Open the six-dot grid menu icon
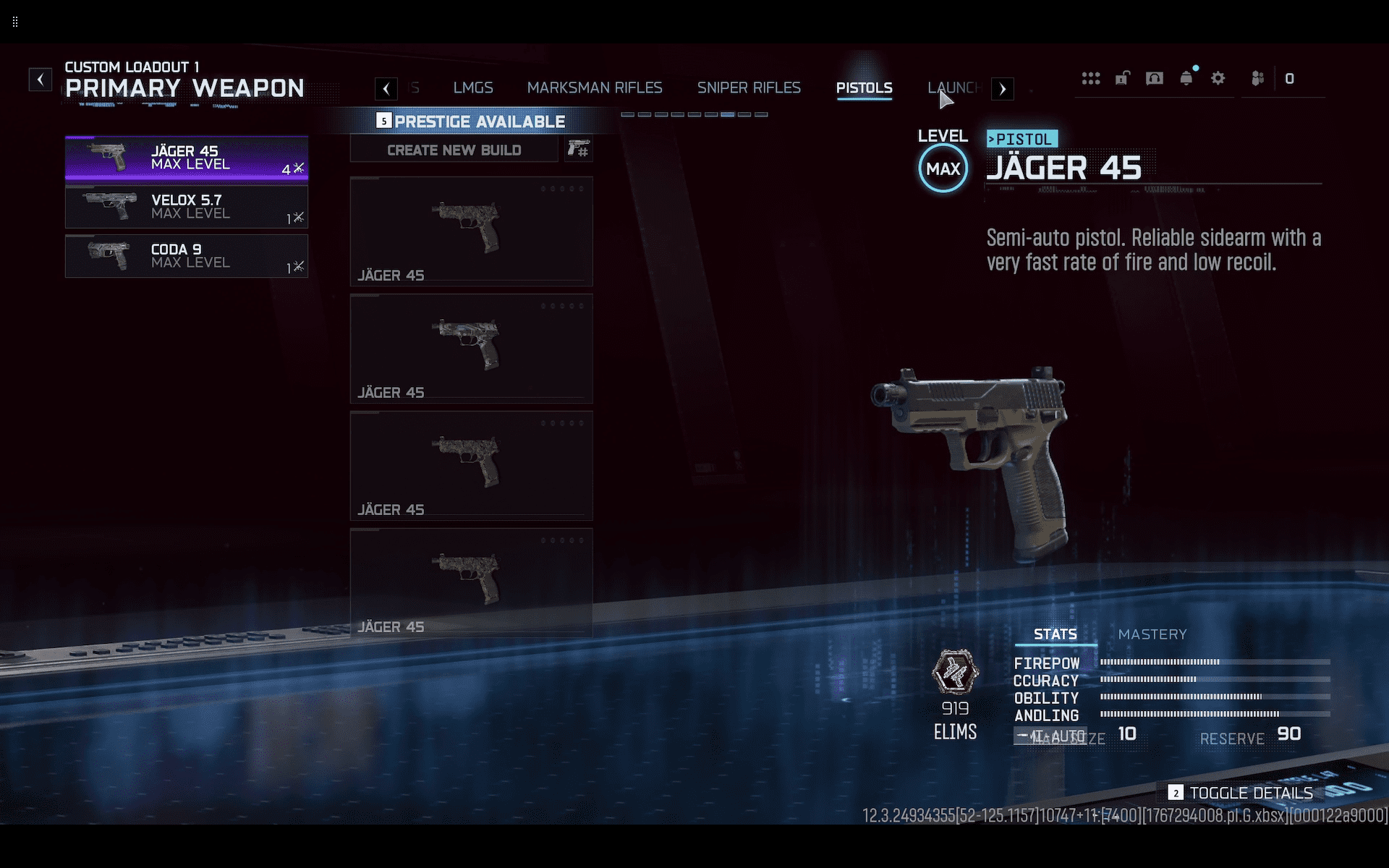 click(x=1091, y=78)
